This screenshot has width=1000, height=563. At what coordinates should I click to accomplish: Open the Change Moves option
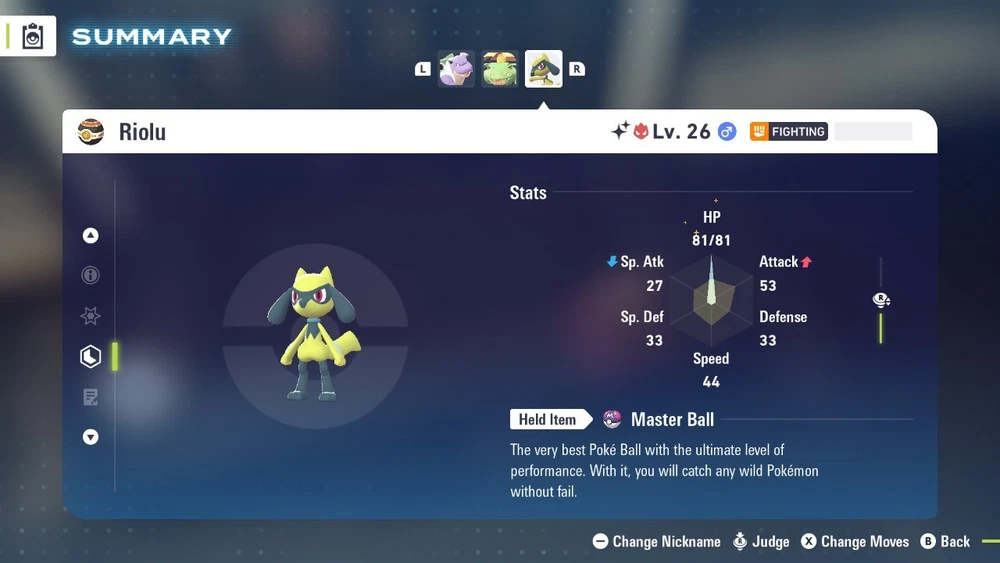855,541
